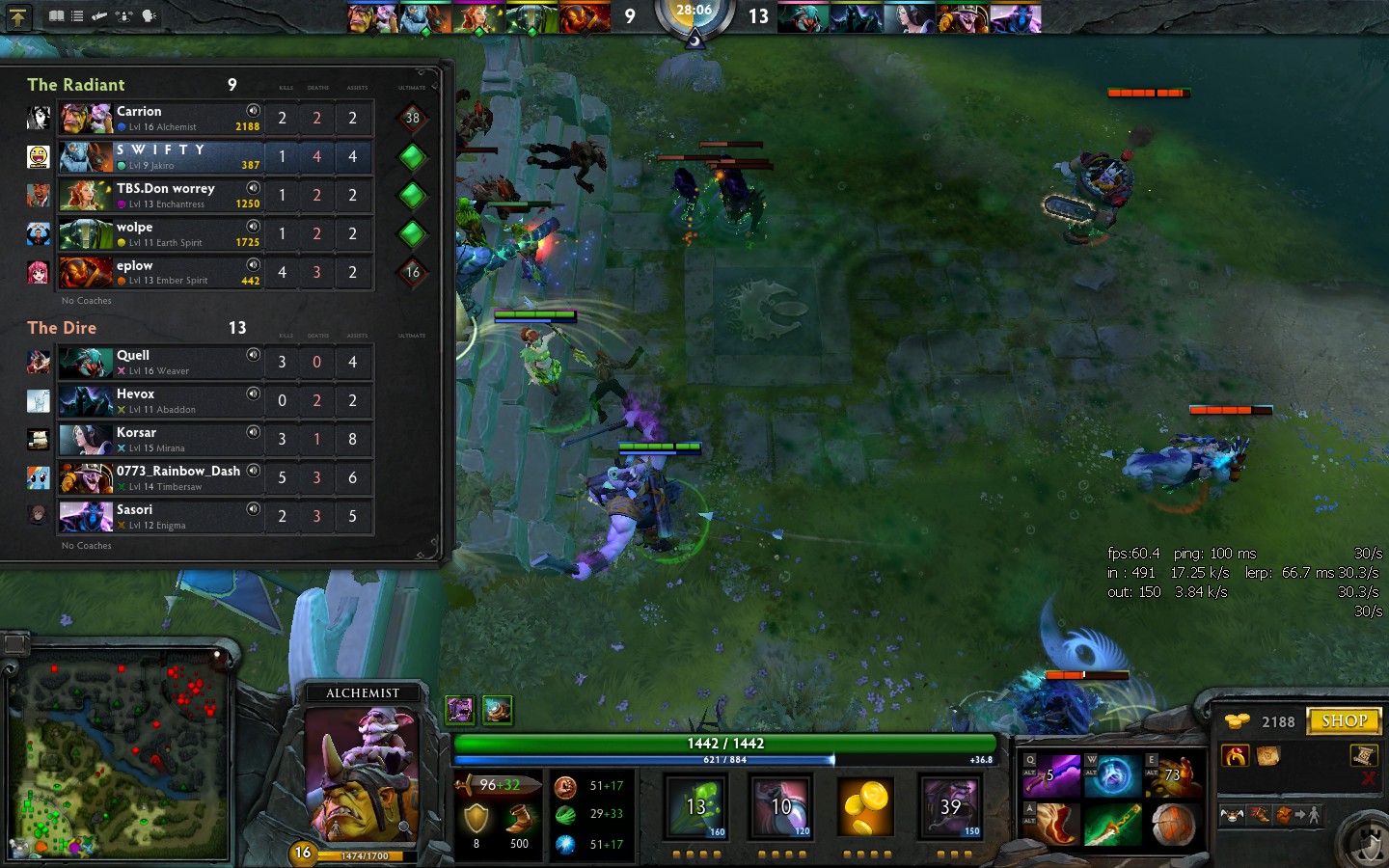Select the Greevil's Greed gold coins ability
The height and width of the screenshot is (868, 1389).
(865, 806)
